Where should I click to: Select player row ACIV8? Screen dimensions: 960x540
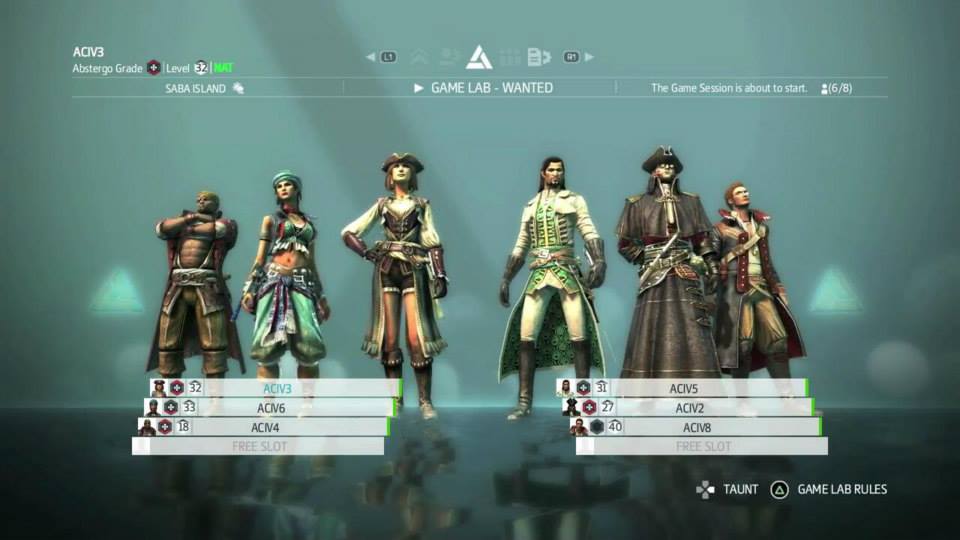coord(696,427)
